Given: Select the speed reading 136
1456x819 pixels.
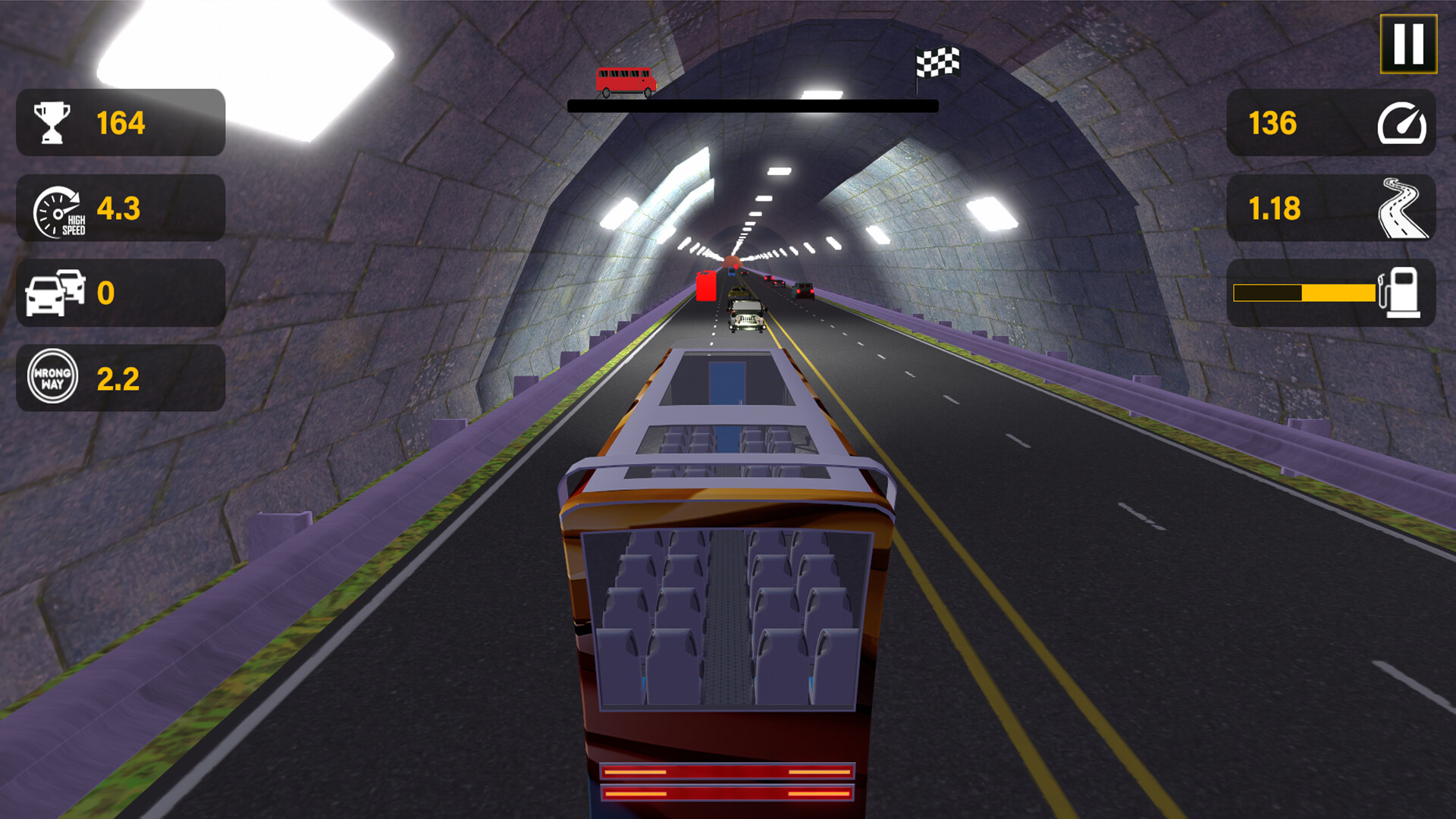Looking at the screenshot, I should (x=1274, y=124).
